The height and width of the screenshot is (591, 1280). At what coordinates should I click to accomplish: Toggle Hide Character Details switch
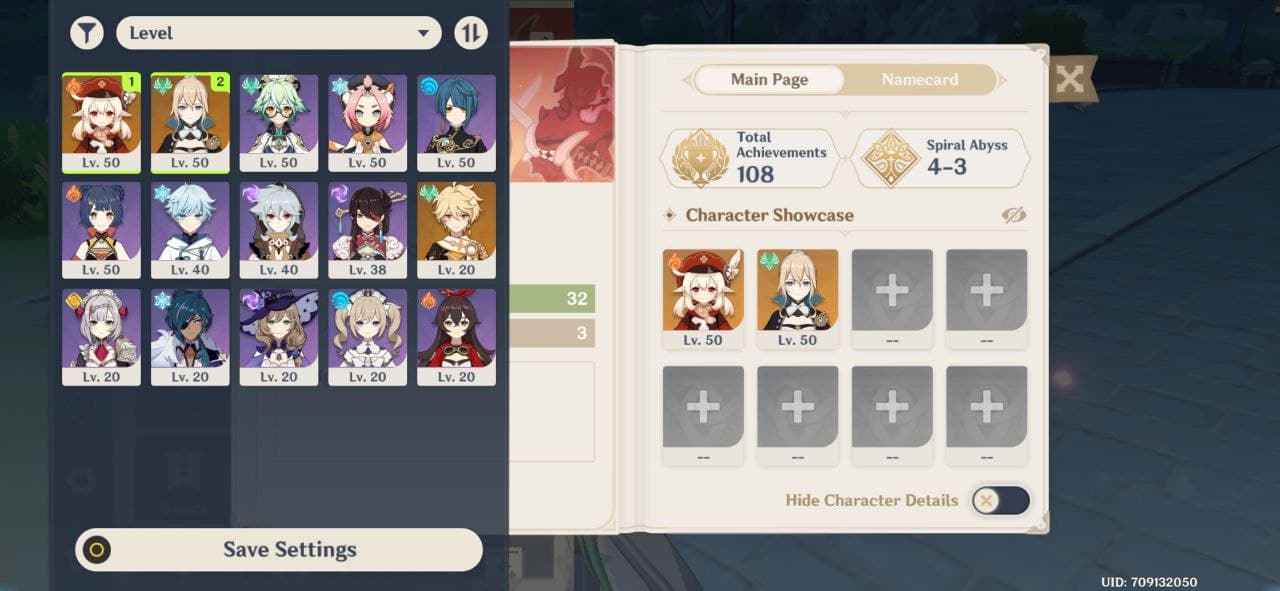pos(1001,501)
